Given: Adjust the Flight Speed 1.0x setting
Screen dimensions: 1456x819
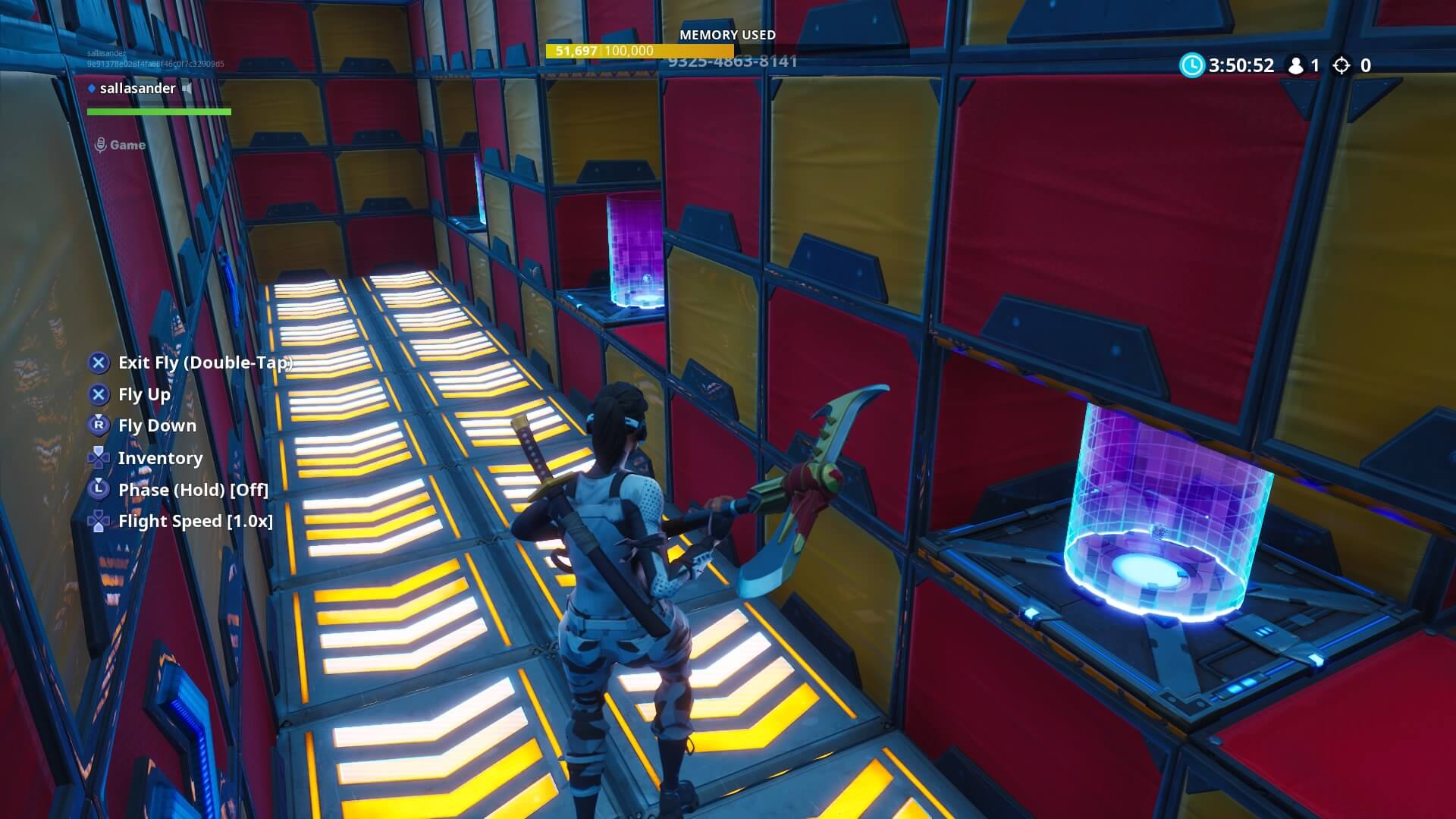Looking at the screenshot, I should pos(196,521).
